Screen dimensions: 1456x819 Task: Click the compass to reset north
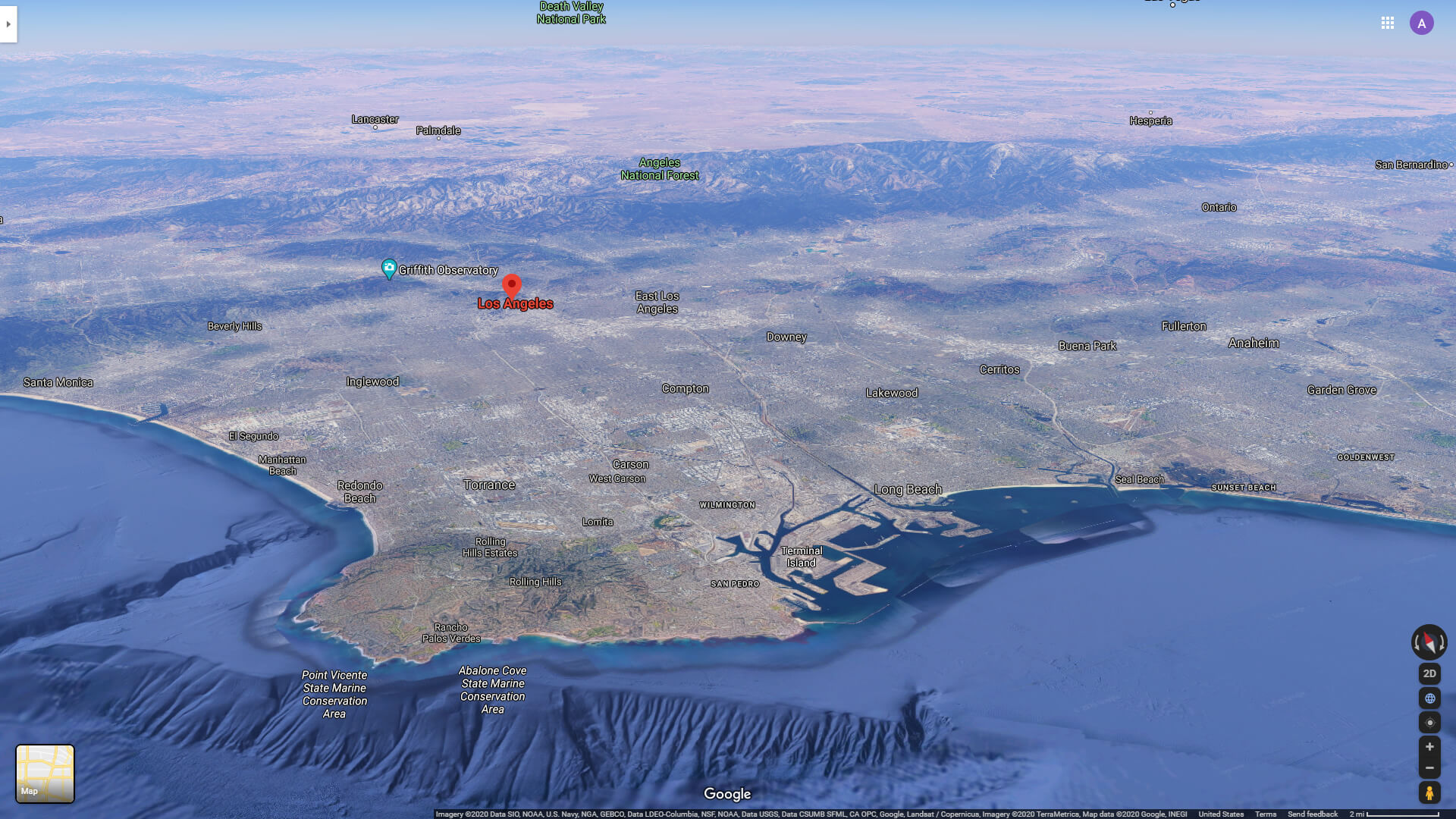tap(1429, 643)
